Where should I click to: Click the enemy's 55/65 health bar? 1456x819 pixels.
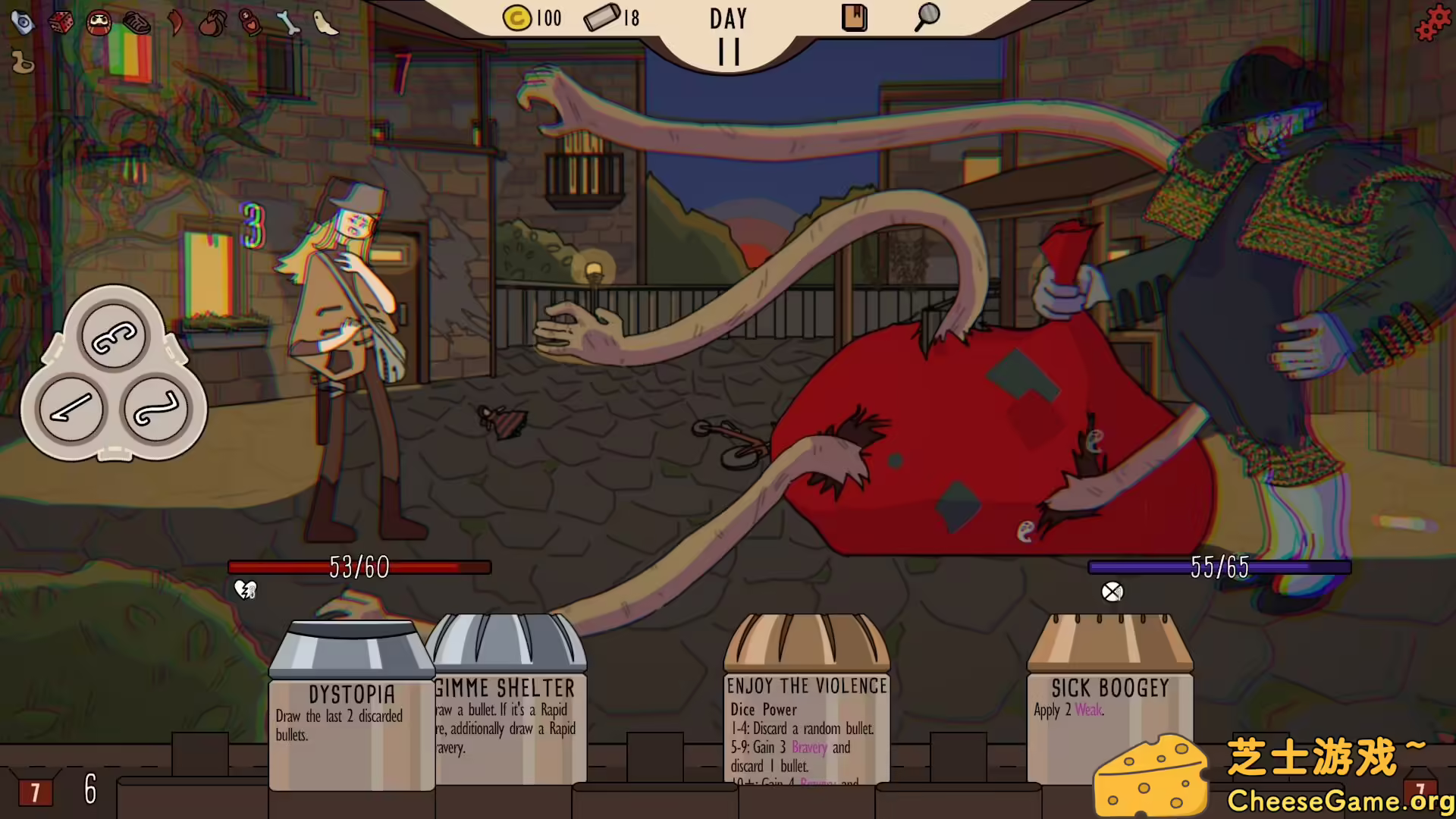pos(1219,567)
